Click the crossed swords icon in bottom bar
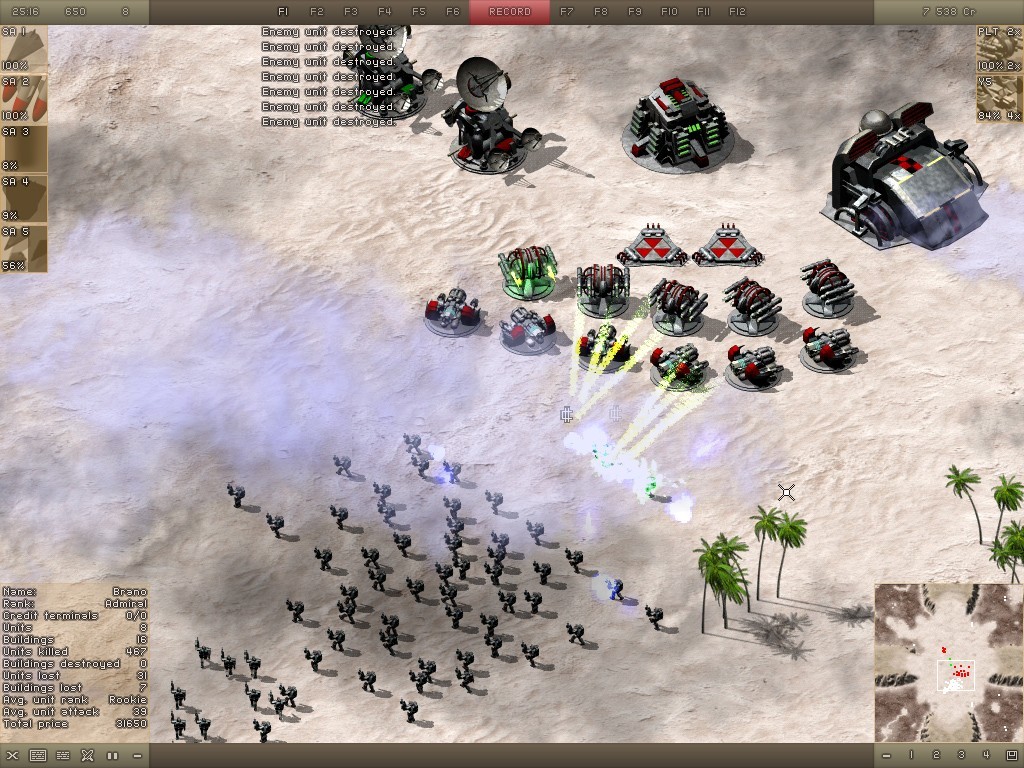Screen dimensions: 1024x768 pos(87,755)
